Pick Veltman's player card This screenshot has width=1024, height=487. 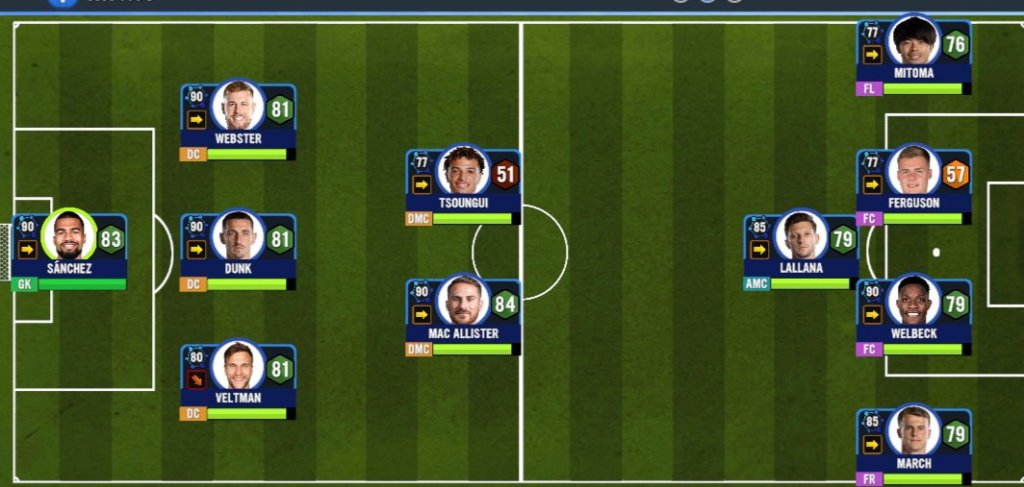238,379
